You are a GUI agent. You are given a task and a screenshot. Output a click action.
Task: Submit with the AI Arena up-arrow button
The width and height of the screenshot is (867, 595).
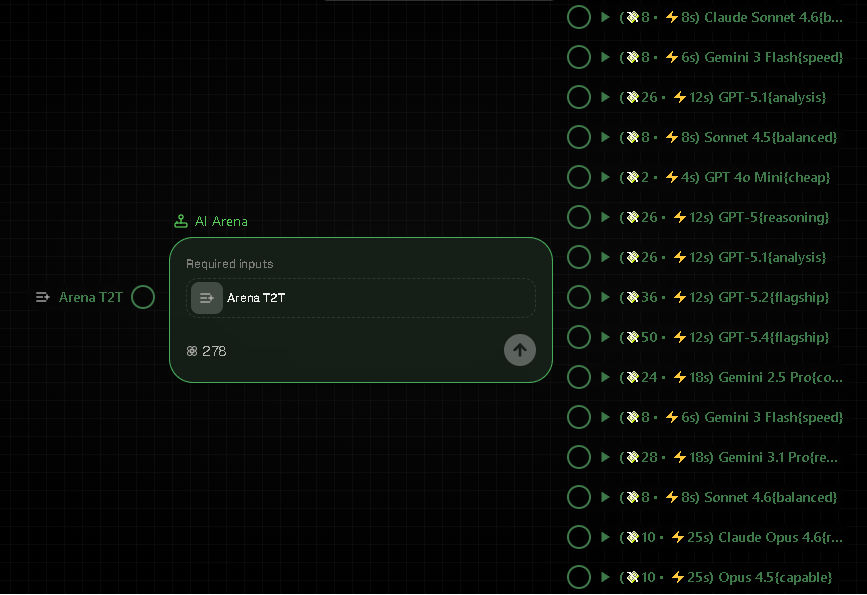[519, 350]
